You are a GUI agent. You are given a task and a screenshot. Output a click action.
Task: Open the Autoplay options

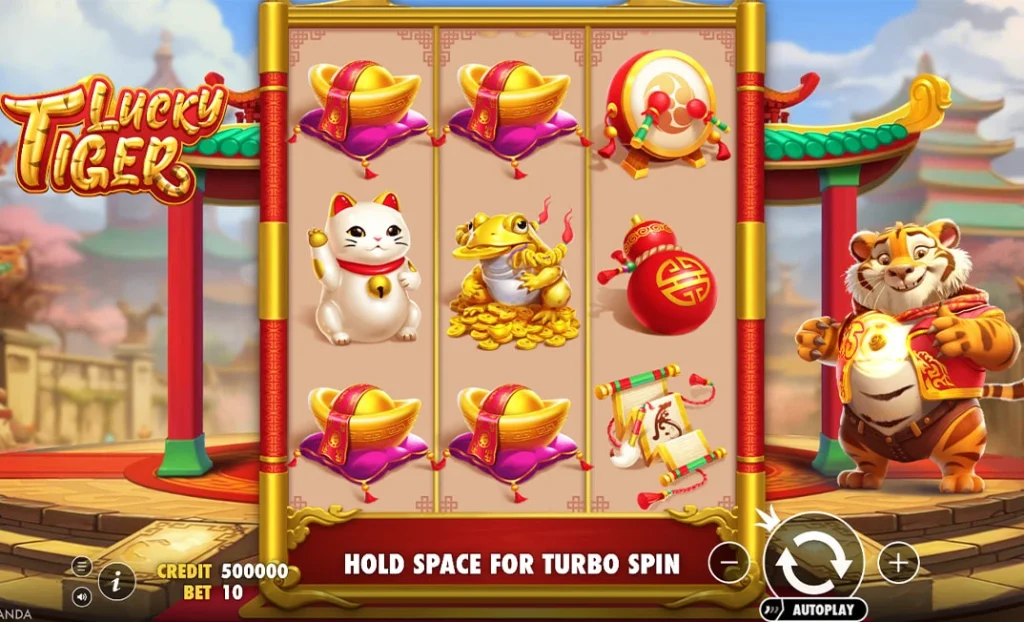click(813, 608)
